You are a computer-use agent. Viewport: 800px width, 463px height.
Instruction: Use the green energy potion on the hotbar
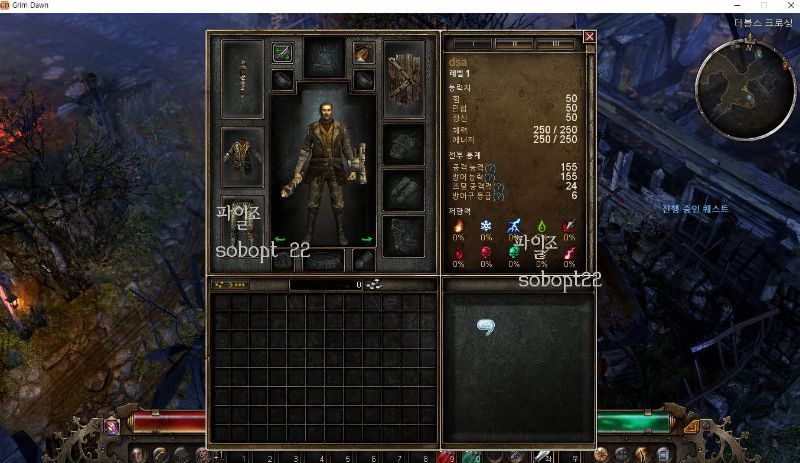pyautogui.click(x=471, y=456)
